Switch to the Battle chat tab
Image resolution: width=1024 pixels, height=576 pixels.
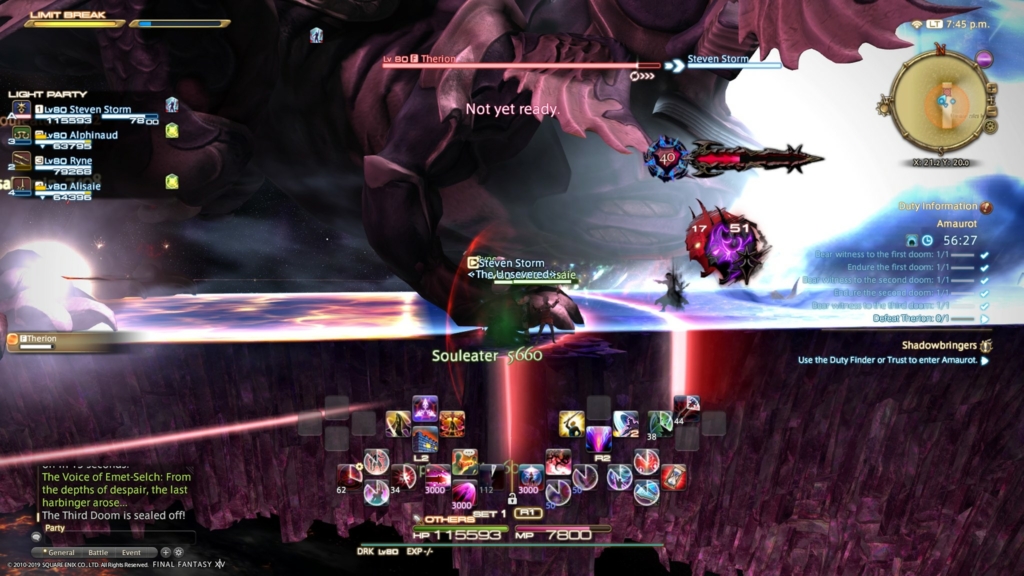(x=98, y=551)
